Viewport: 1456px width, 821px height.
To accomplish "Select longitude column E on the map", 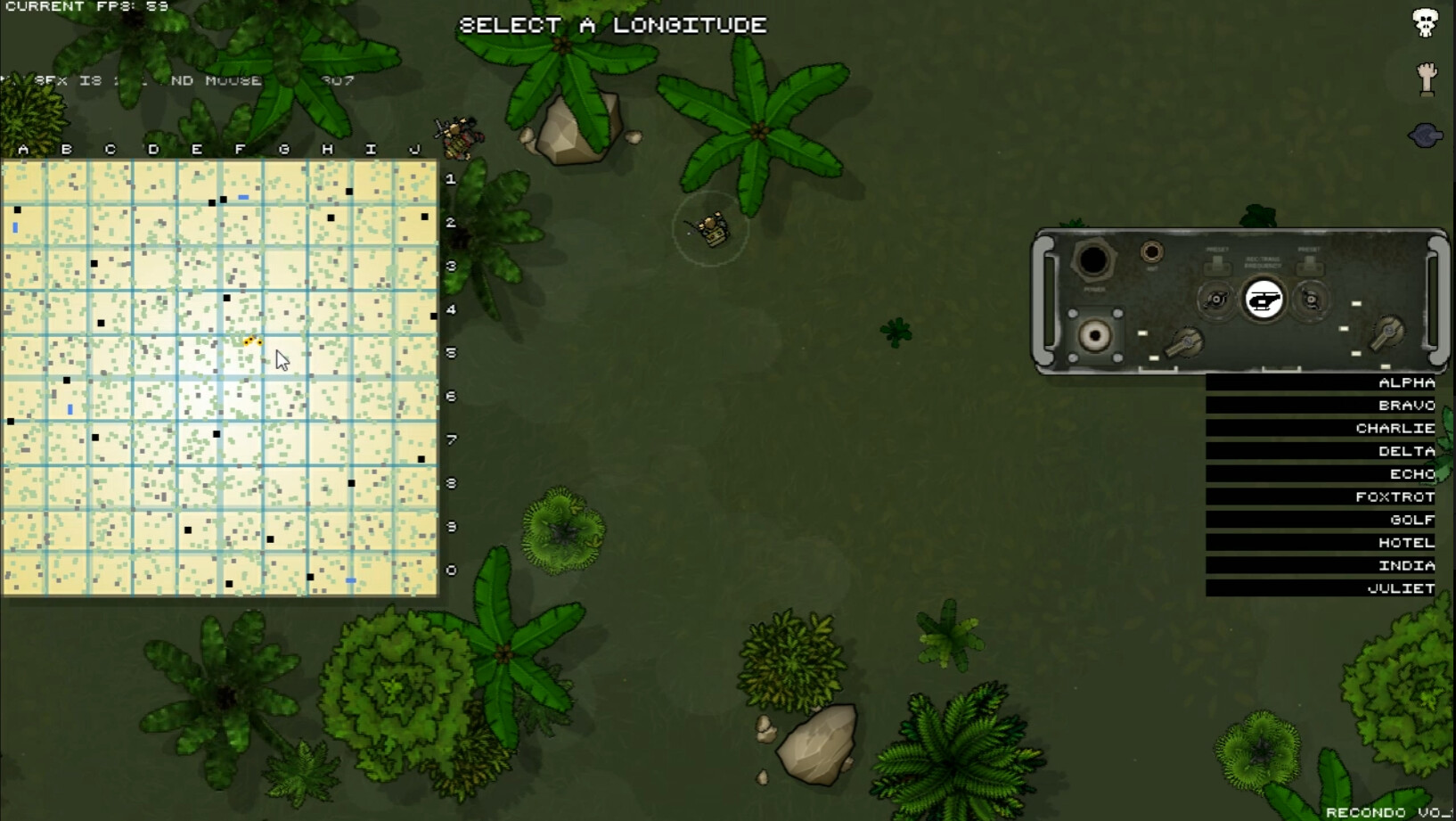I will (196, 149).
